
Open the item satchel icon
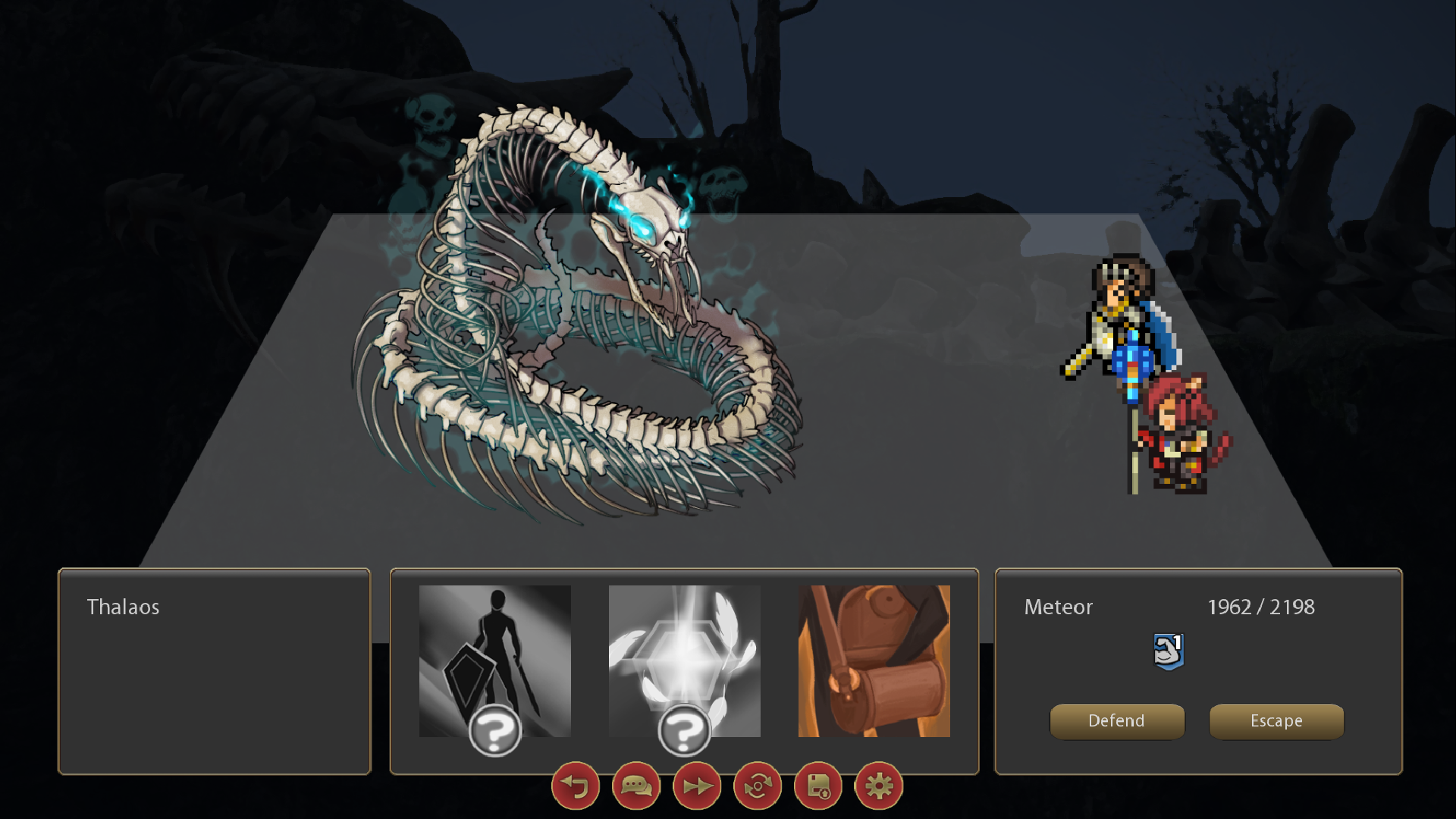pos(874,660)
